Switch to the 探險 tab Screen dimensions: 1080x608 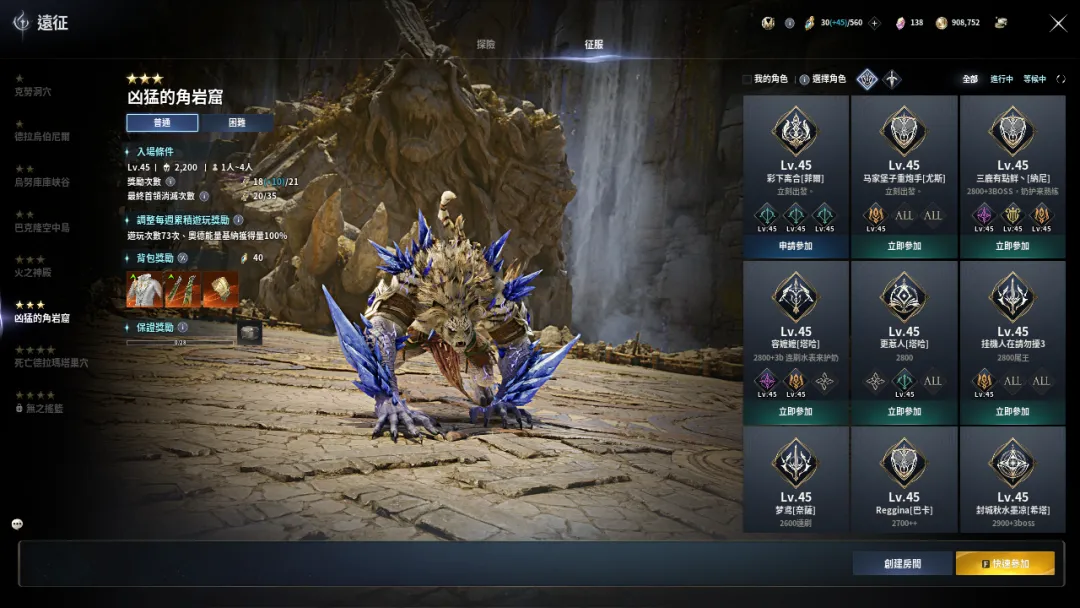click(x=486, y=45)
